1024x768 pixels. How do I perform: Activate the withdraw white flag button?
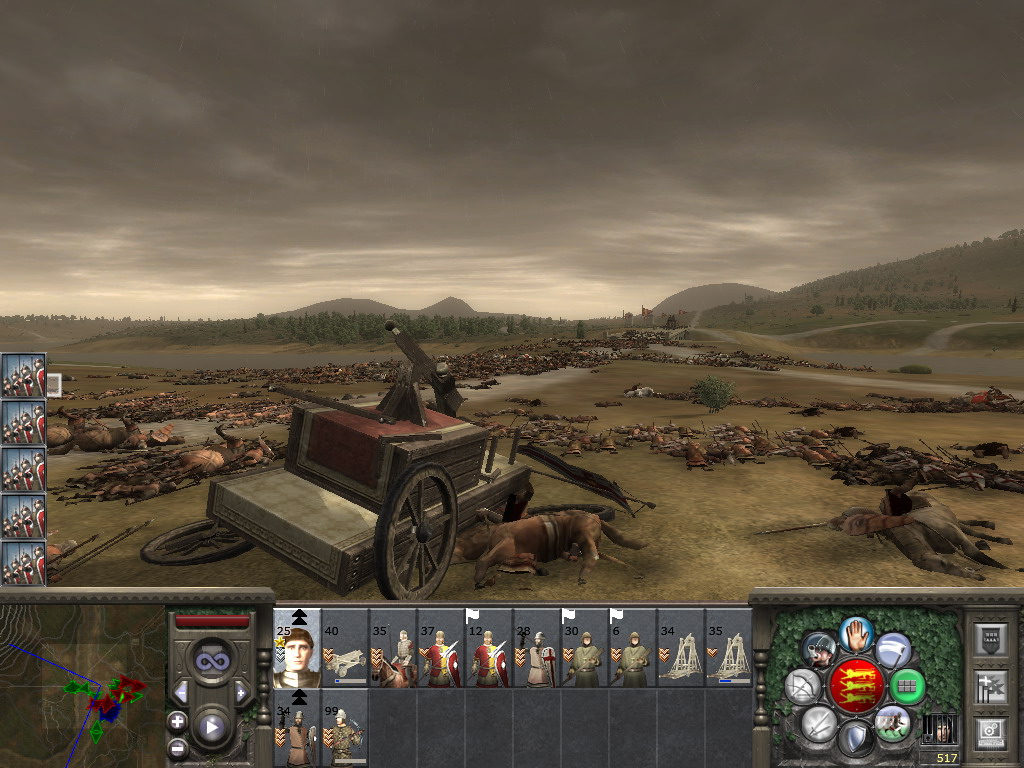(893, 650)
